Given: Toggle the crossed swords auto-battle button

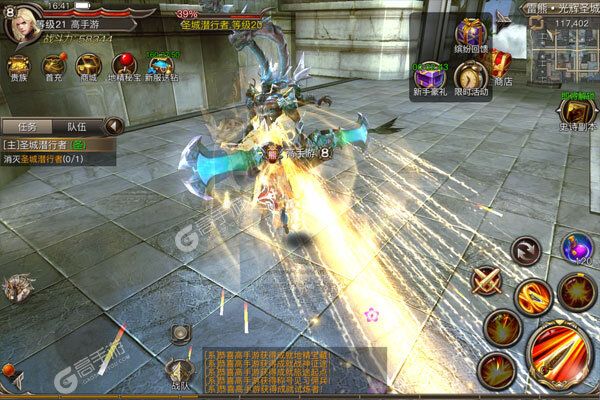Looking at the screenshot, I should tap(488, 281).
